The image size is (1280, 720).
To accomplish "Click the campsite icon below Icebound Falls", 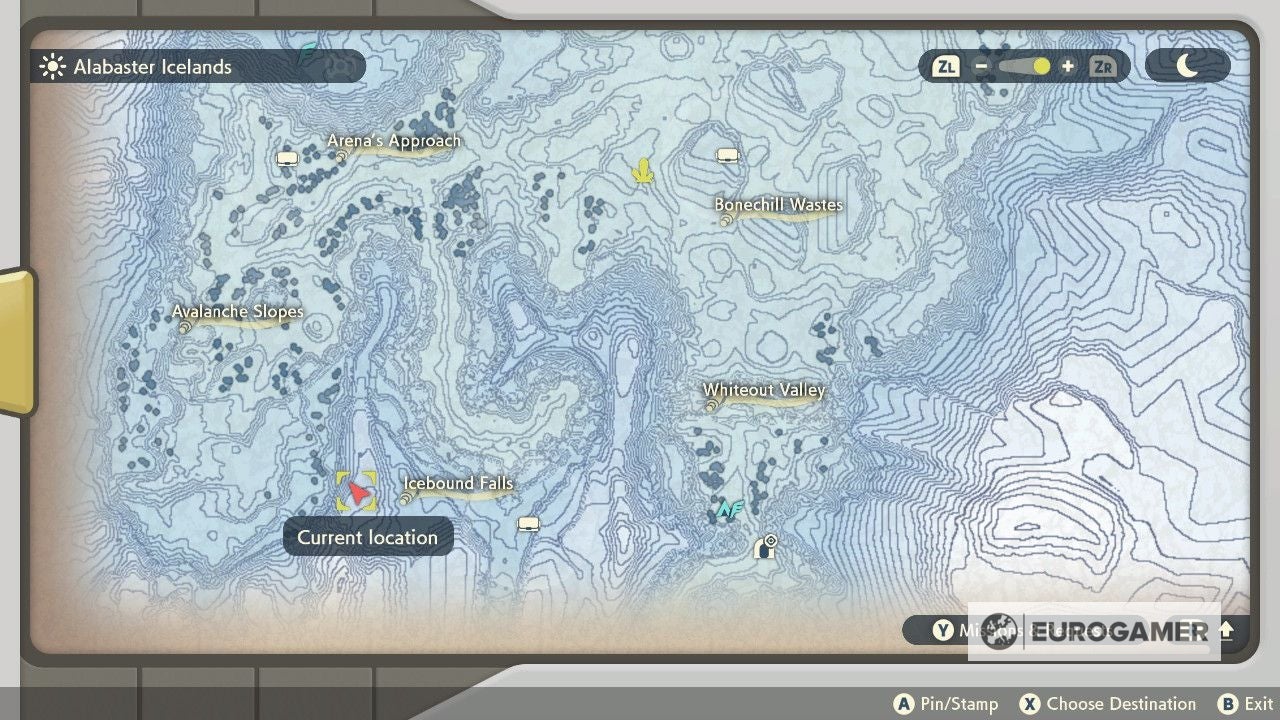I will click(528, 523).
